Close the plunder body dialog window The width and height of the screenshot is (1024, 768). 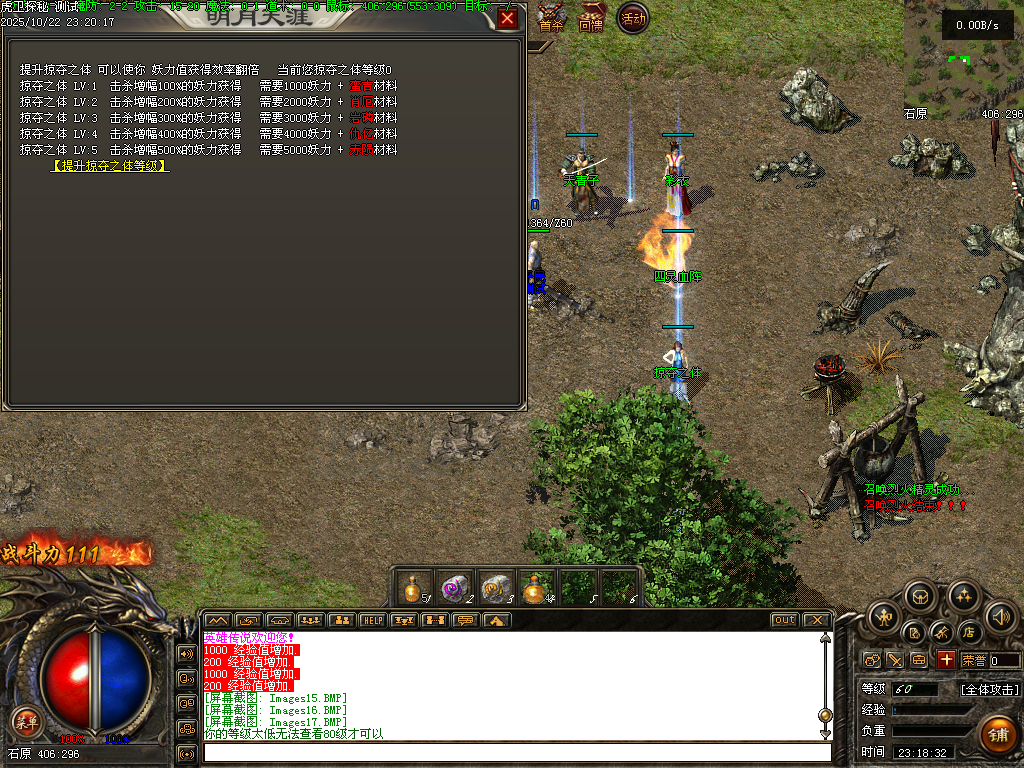click(508, 19)
